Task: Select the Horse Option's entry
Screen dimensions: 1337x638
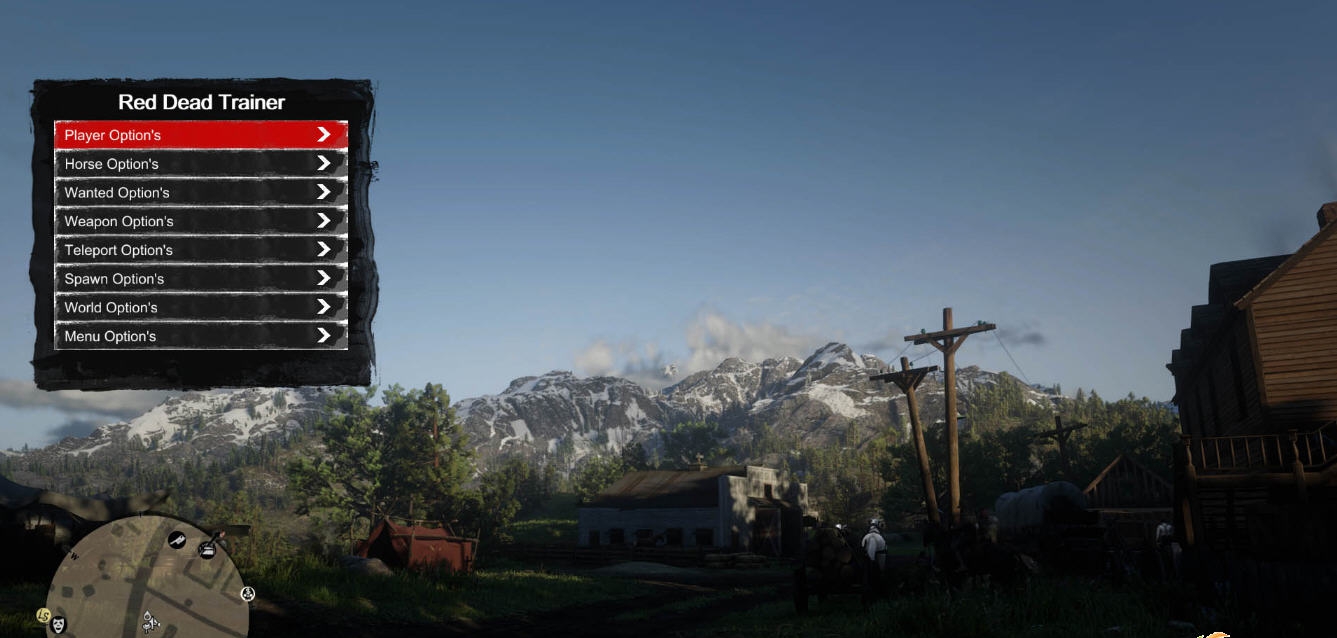Action: pos(200,164)
